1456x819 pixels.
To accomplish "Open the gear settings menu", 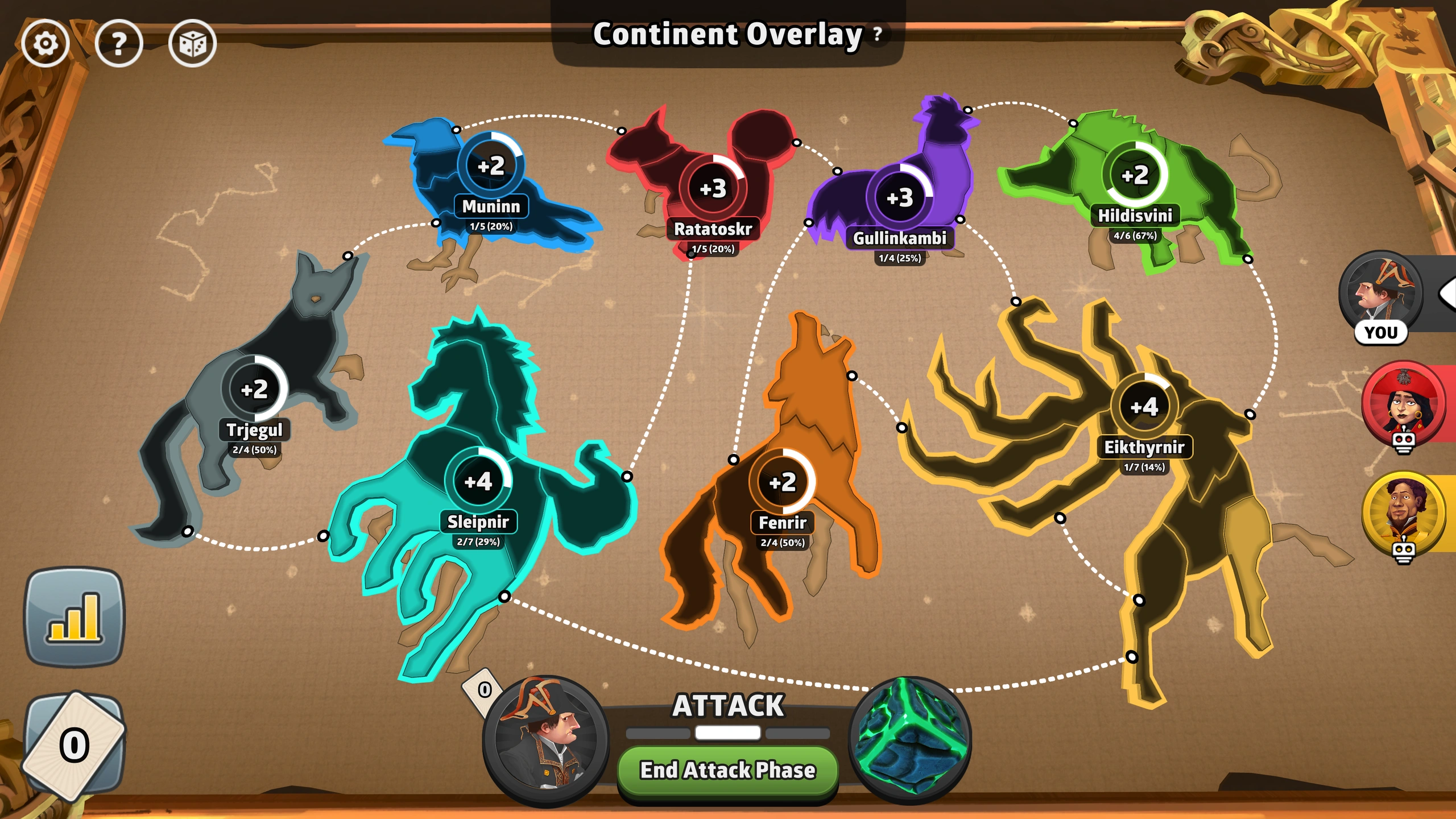I will click(45, 43).
